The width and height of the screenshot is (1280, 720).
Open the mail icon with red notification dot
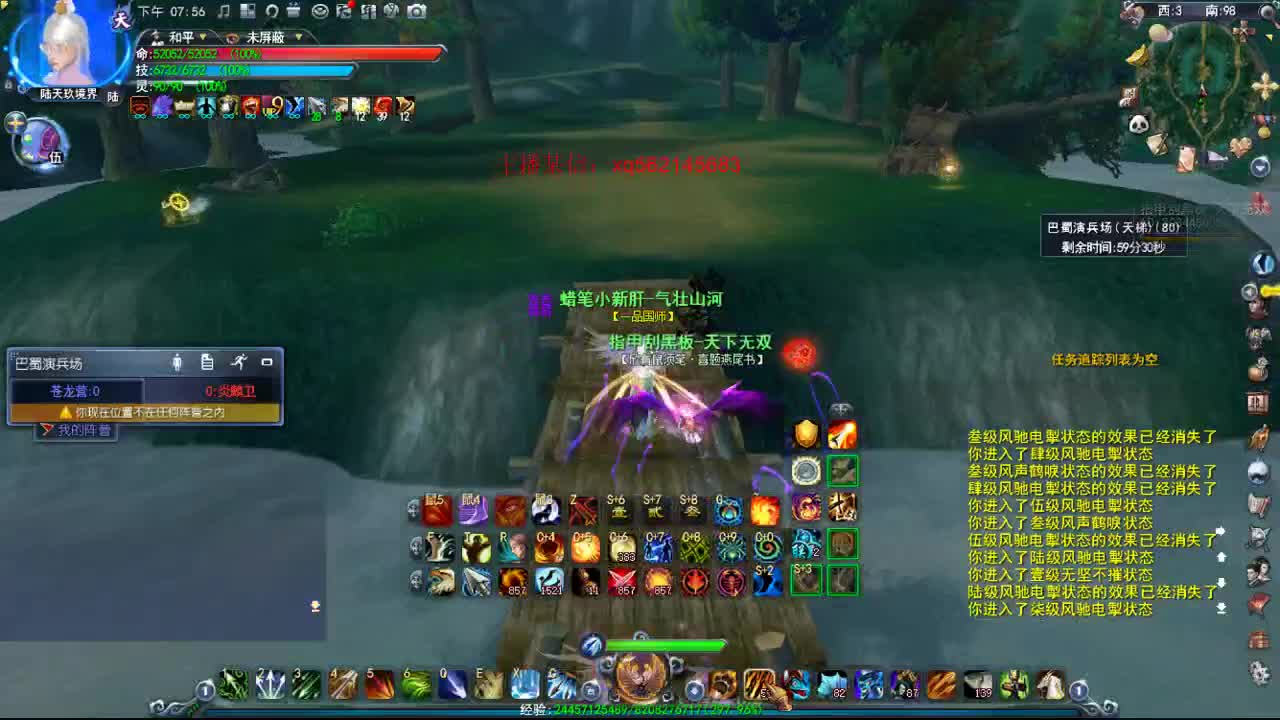coord(346,12)
